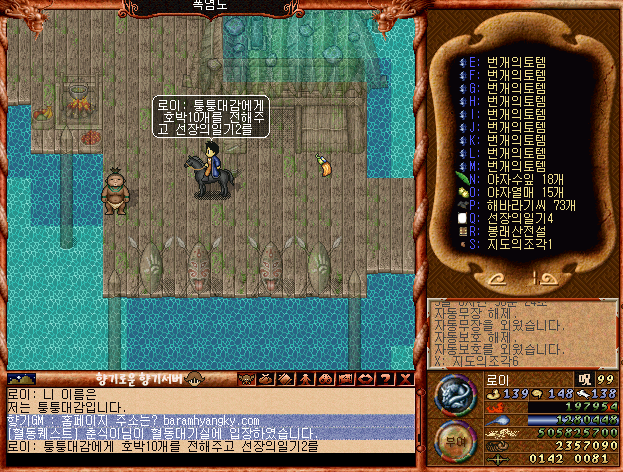Close with the X toolbar button
The height and width of the screenshot is (472, 623).
tap(404, 380)
